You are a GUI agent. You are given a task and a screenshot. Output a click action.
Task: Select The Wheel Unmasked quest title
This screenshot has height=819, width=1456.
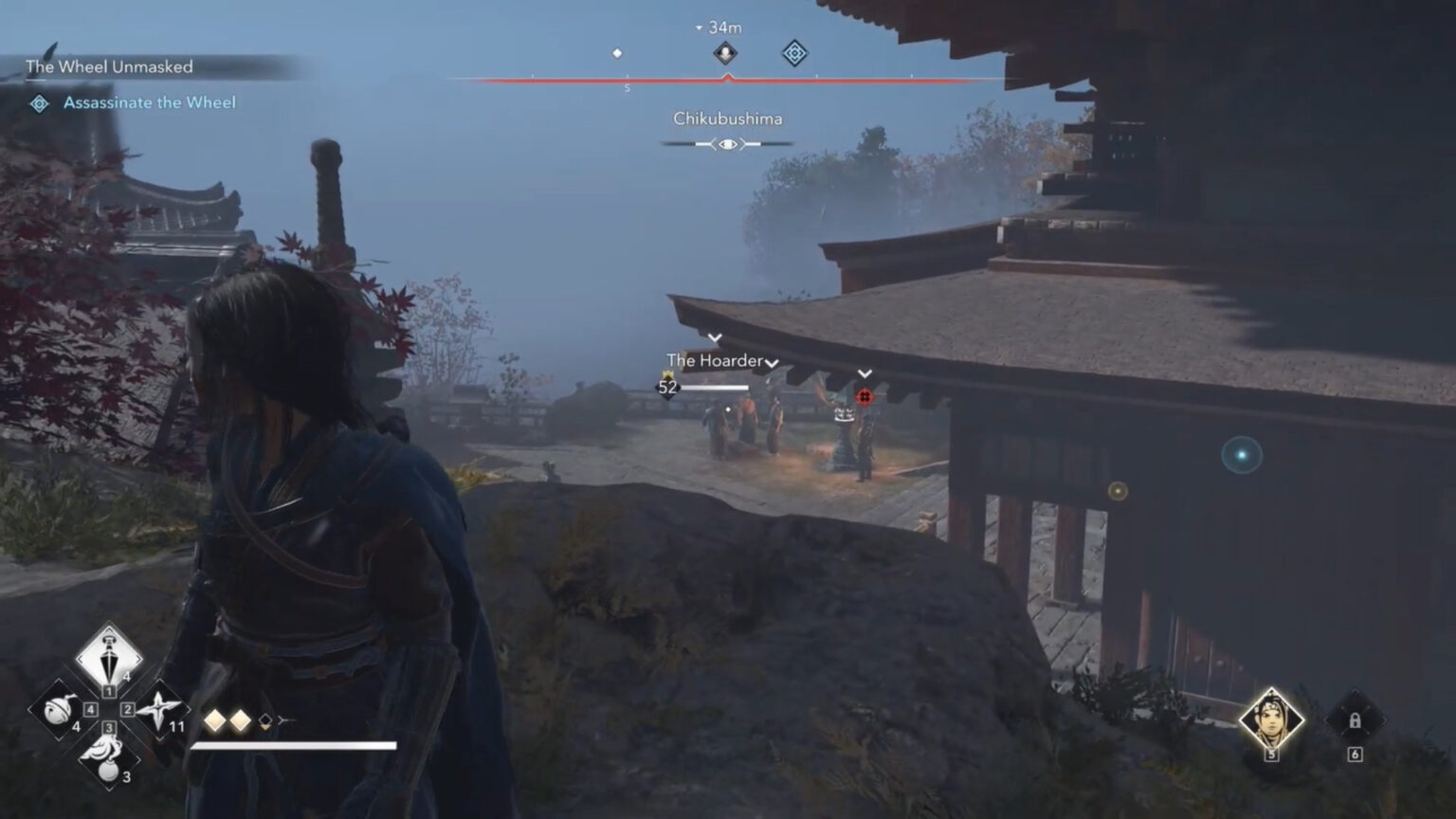tap(109, 67)
